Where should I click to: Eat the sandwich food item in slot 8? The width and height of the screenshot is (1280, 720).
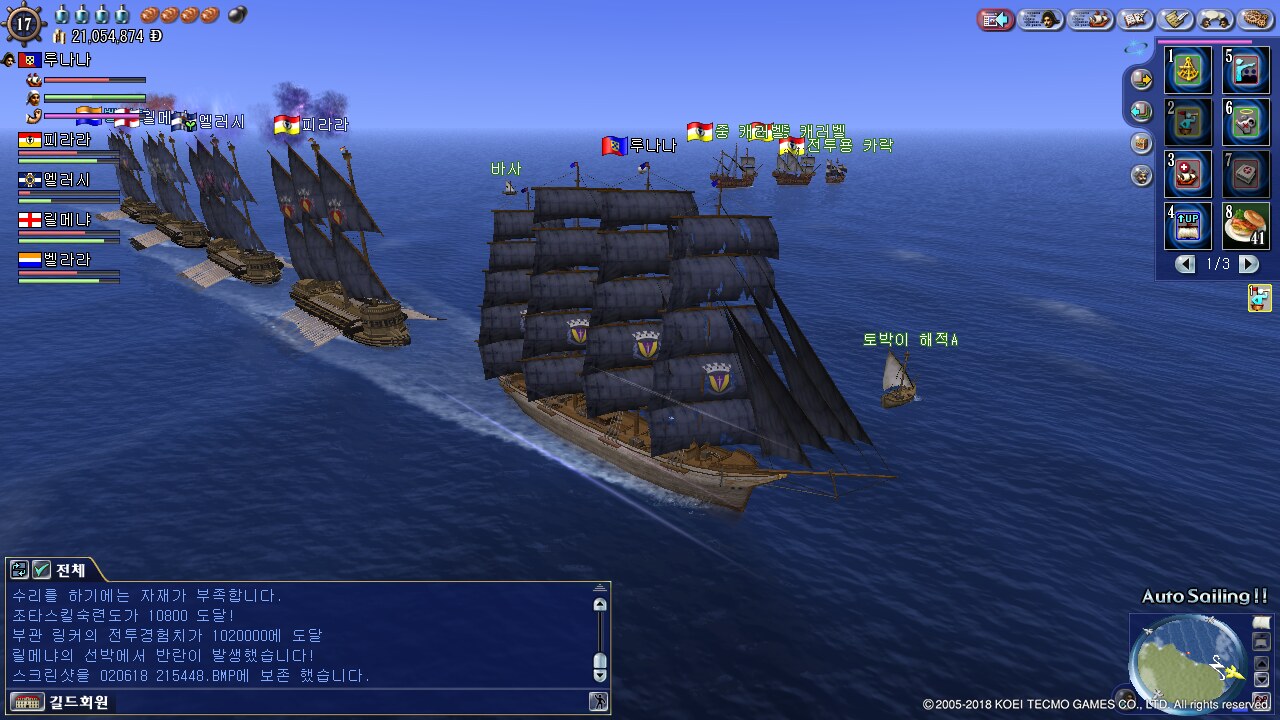1246,226
